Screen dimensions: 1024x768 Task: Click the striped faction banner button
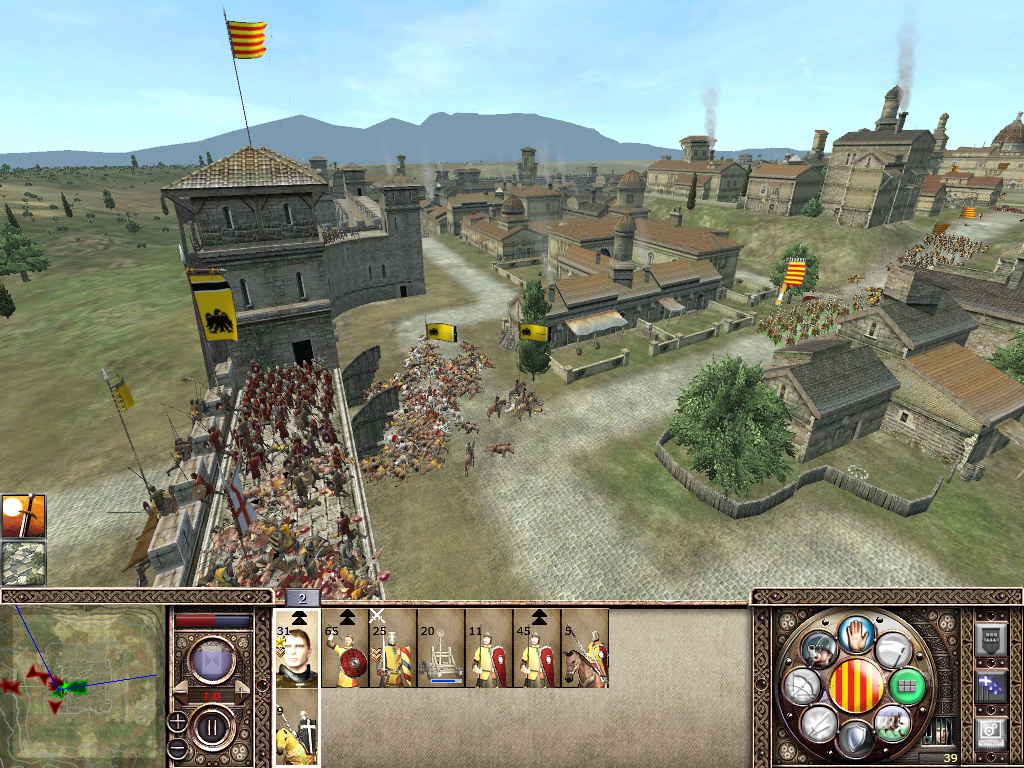click(x=856, y=686)
